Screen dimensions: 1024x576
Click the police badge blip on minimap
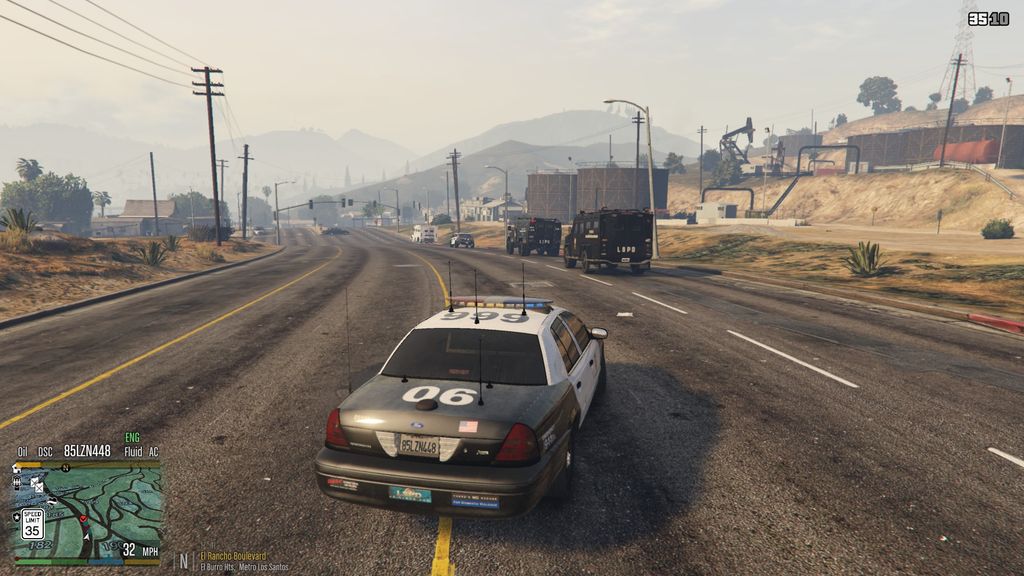17,517
